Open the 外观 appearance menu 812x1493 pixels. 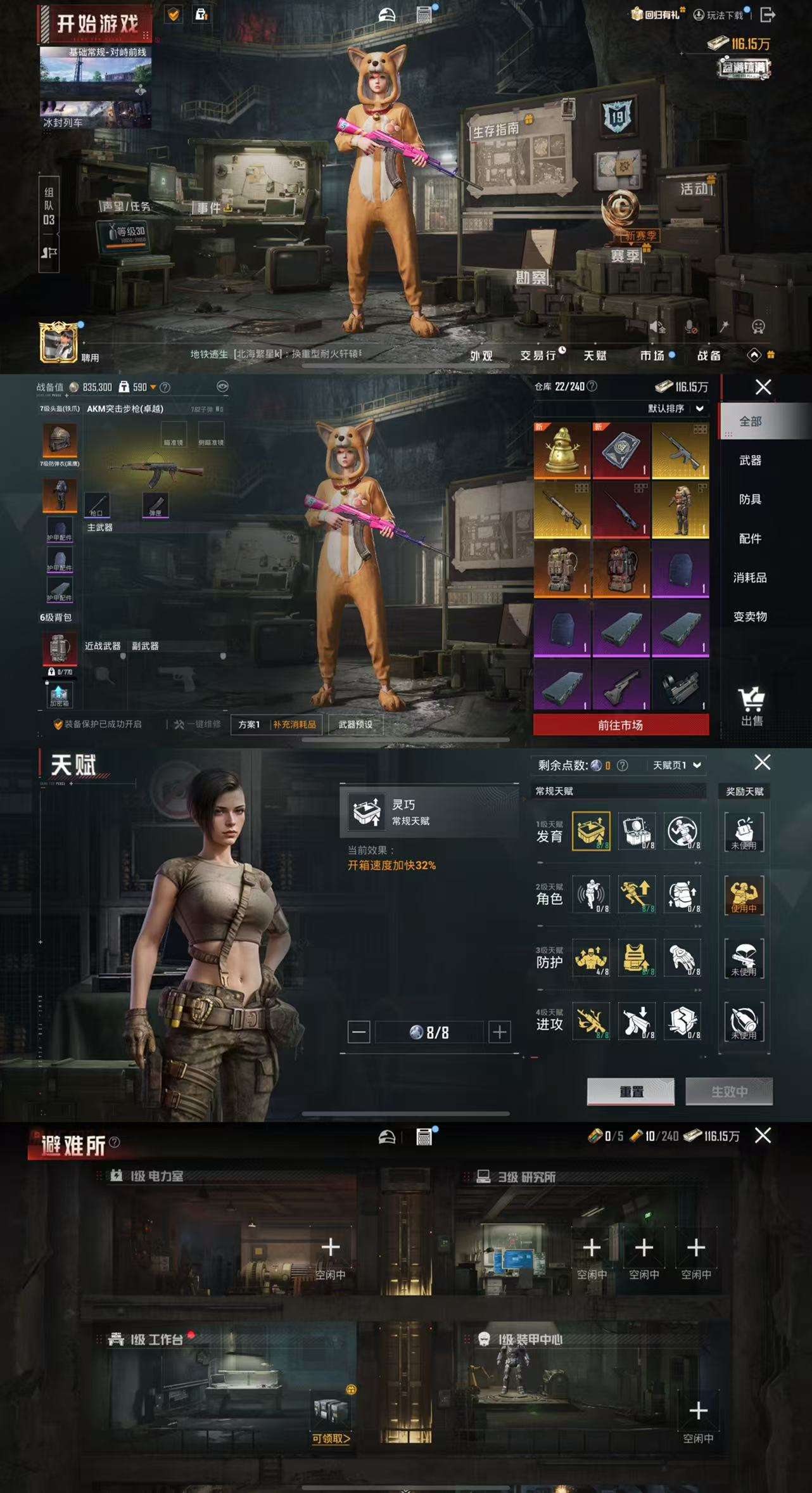[x=481, y=356]
